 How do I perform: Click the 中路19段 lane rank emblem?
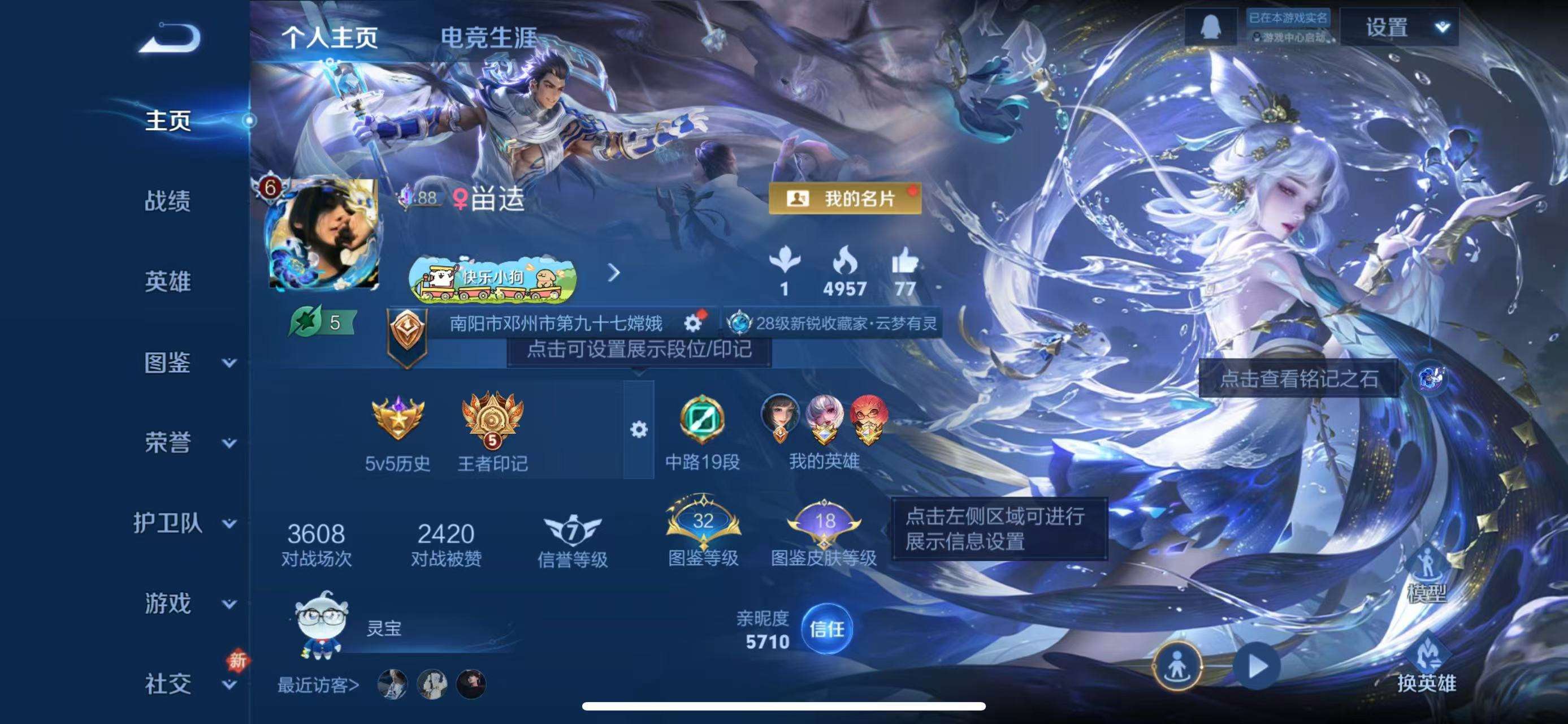pyautogui.click(x=701, y=420)
